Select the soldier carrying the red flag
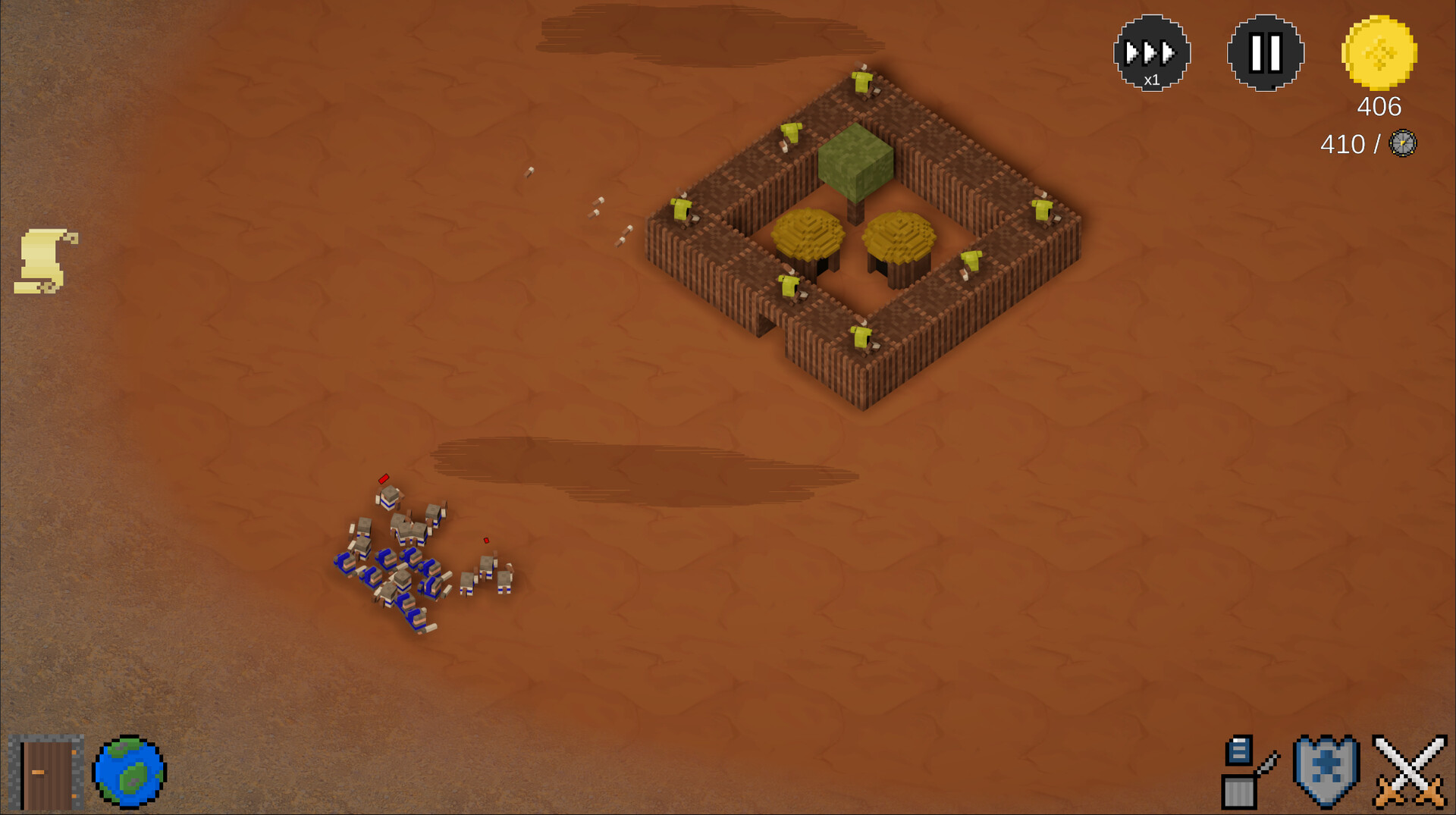1456x815 pixels. (388, 497)
